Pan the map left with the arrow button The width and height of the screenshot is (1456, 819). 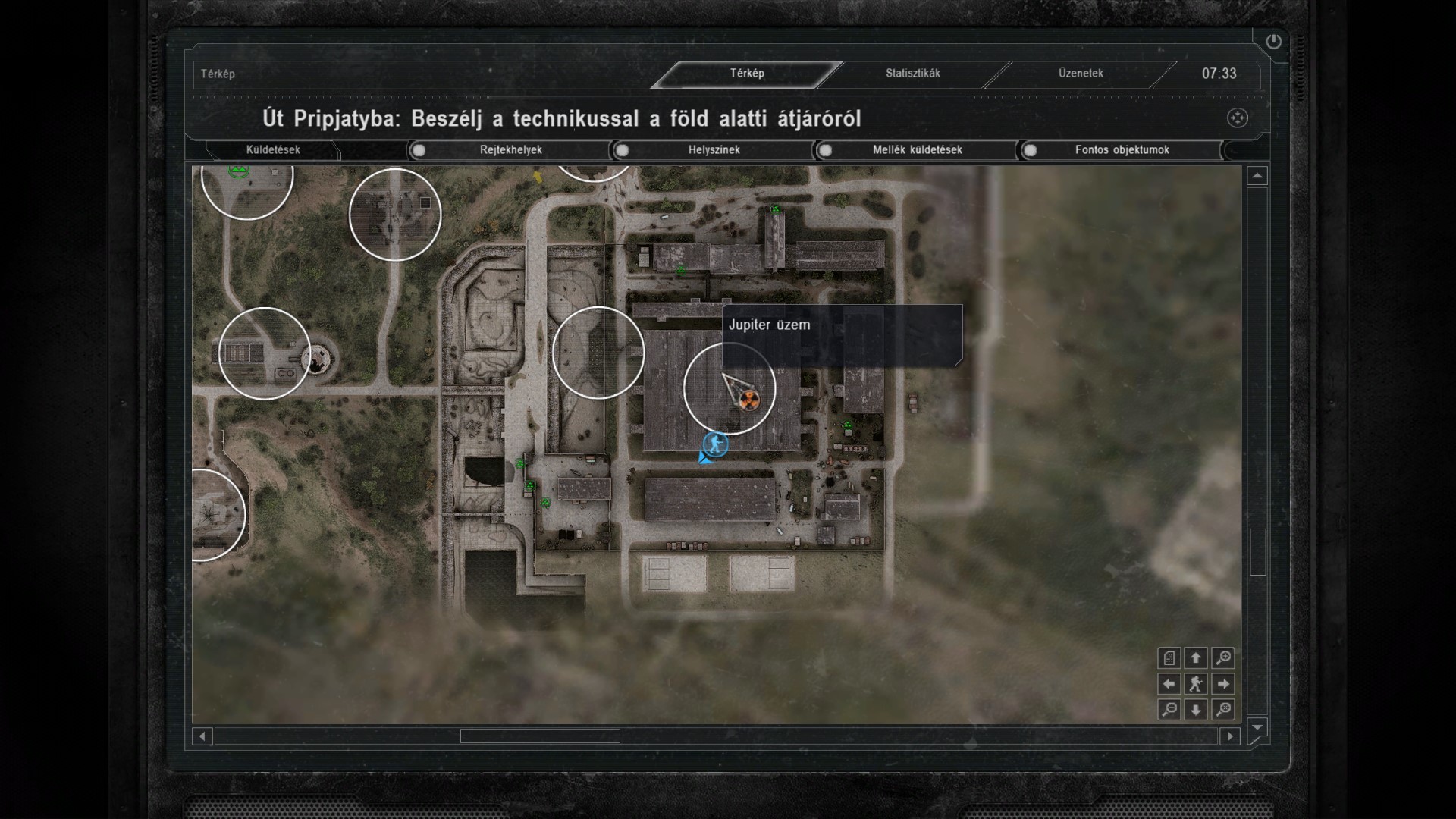click(x=1169, y=684)
